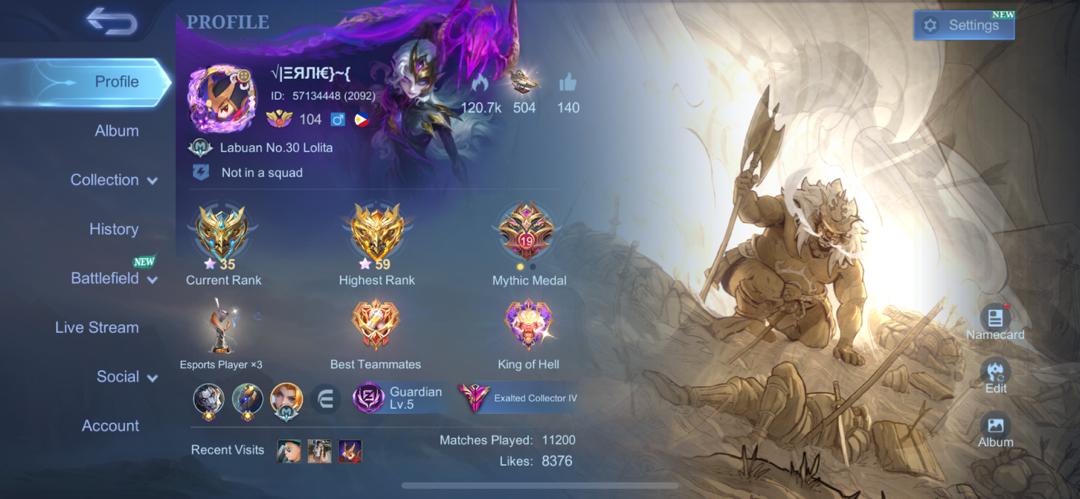The width and height of the screenshot is (1080, 499).
Task: Give a like with the thumbs-up icon
Action: pyautogui.click(x=568, y=84)
